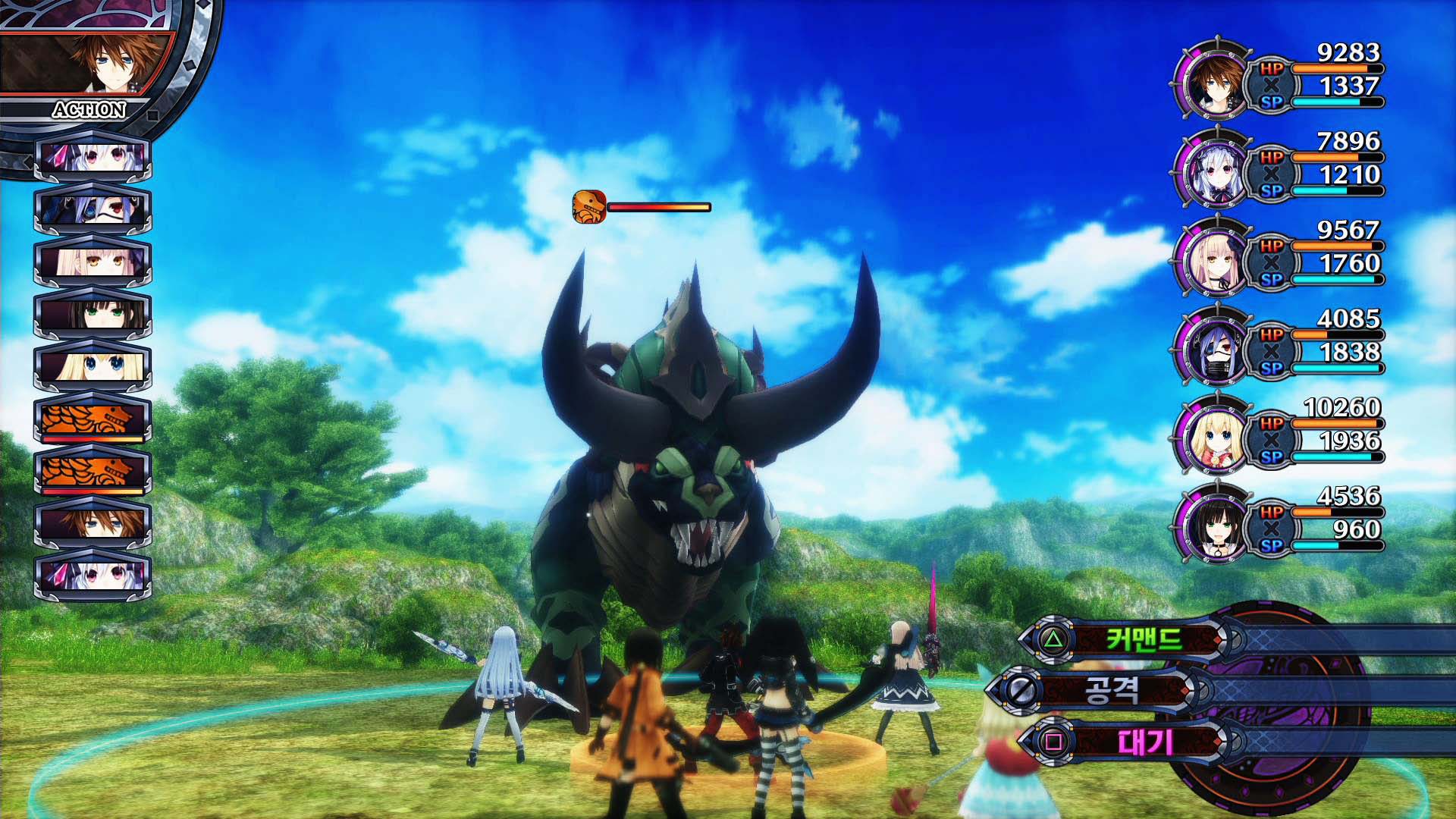Image resolution: width=1456 pixels, height=819 pixels.
Task: Click the enemy's red health bar at top
Action: [x=658, y=206]
